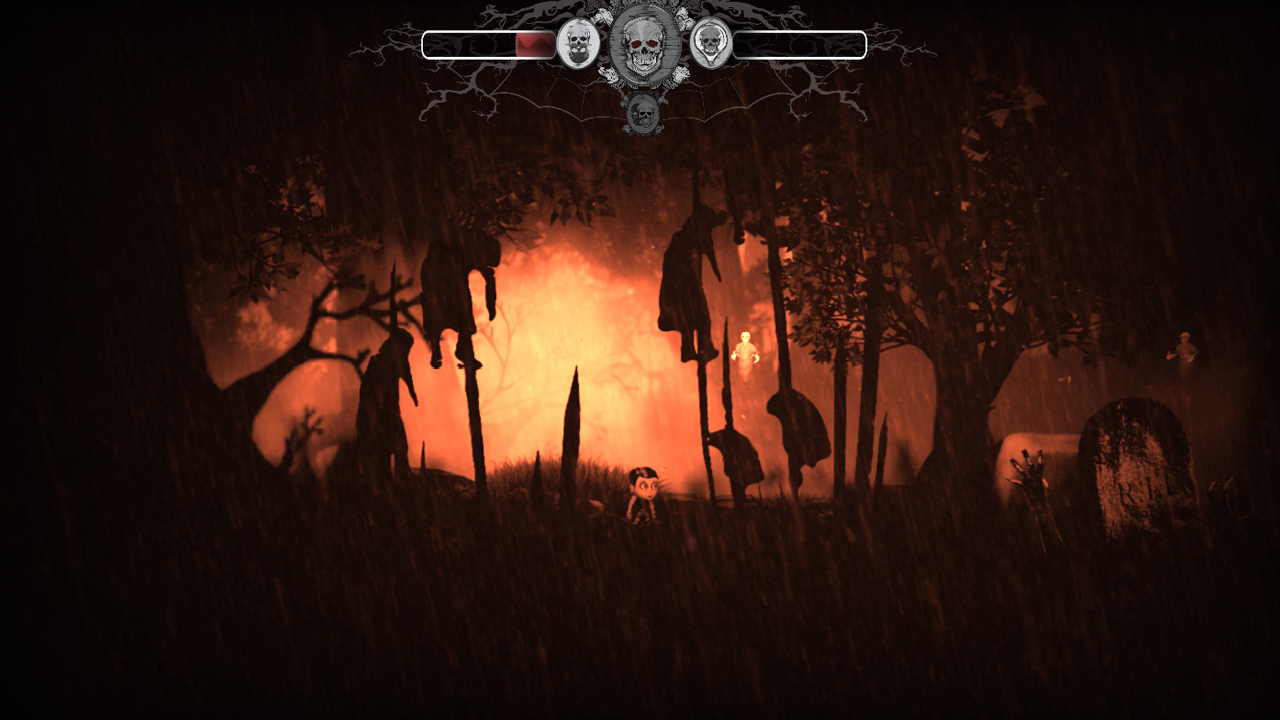Image resolution: width=1280 pixels, height=720 pixels.
Task: Select the girl character in the grass
Action: point(645,490)
